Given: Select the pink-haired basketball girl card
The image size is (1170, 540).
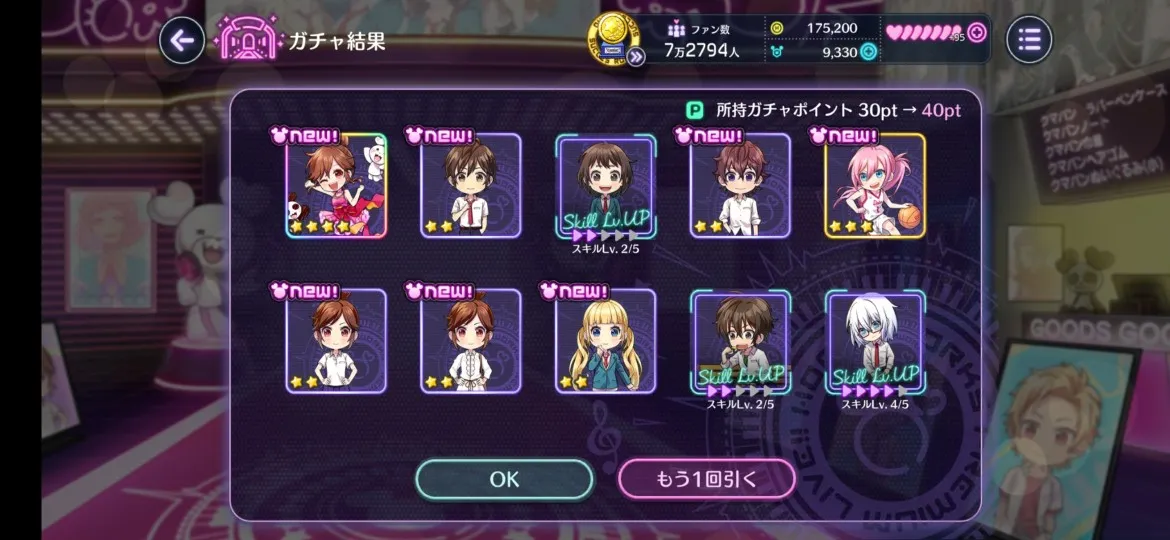Looking at the screenshot, I should [875, 186].
